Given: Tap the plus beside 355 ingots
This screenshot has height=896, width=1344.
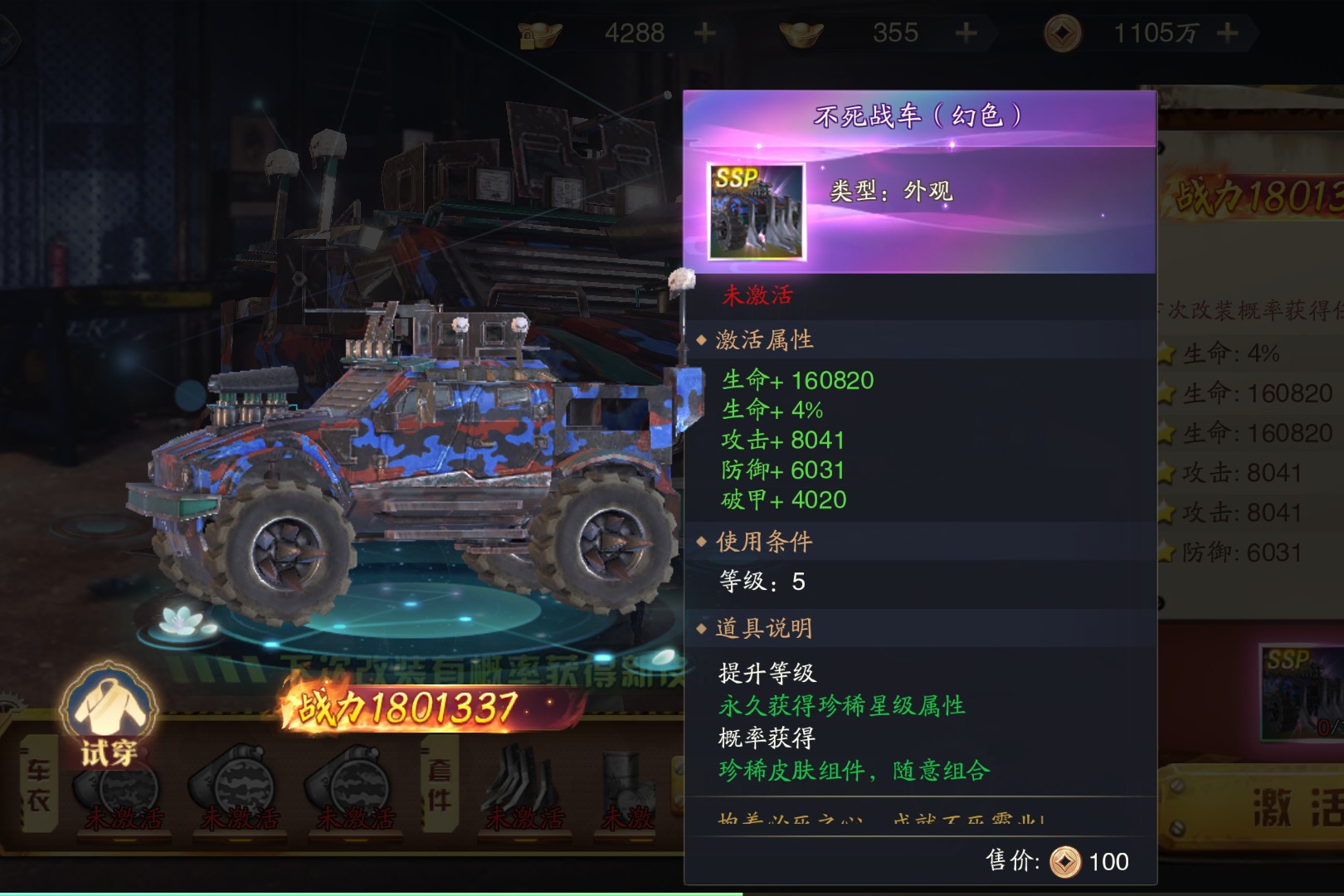Looking at the screenshot, I should click(x=966, y=33).
